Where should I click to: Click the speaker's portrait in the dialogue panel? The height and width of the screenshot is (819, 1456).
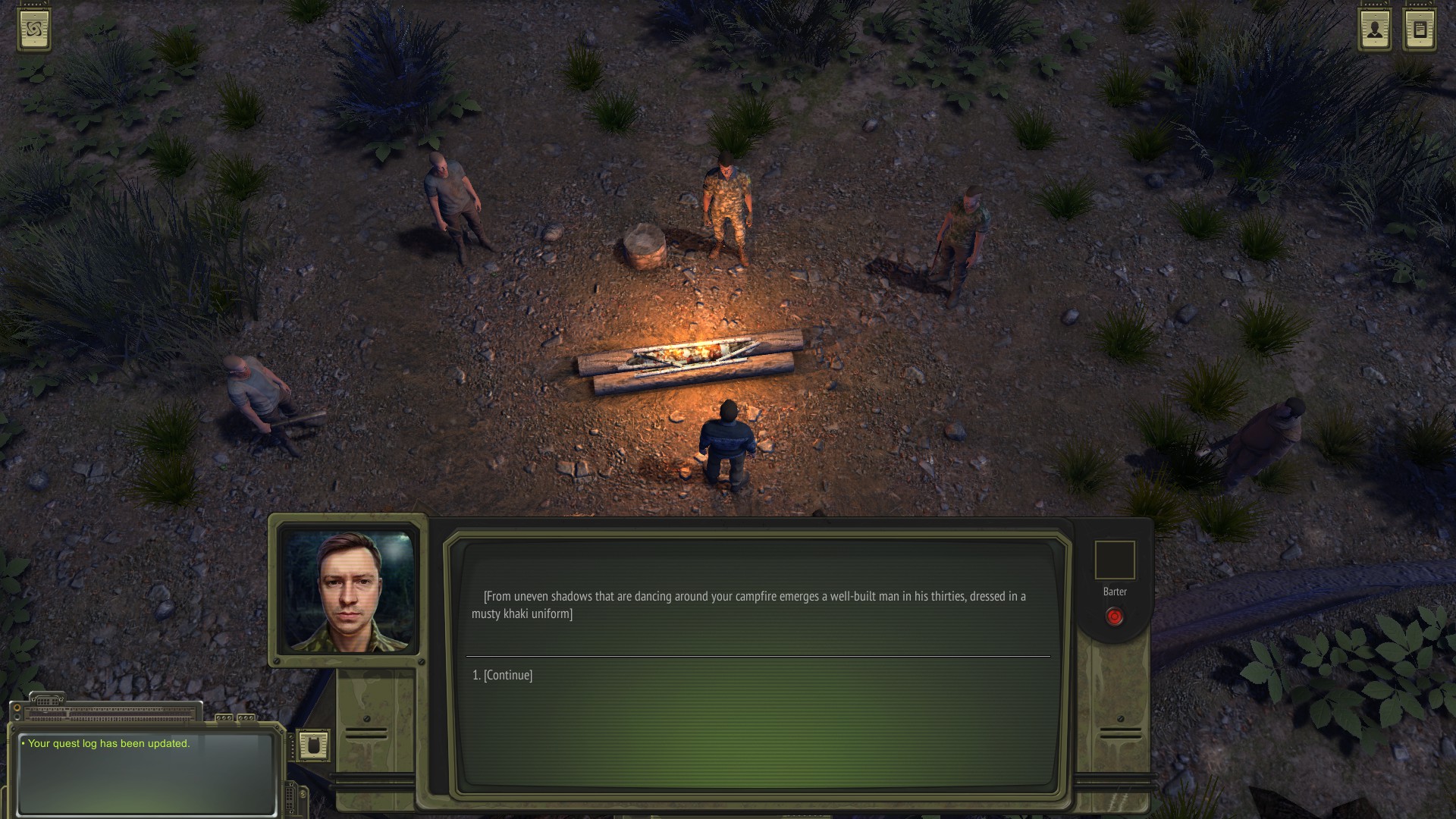pos(349,591)
